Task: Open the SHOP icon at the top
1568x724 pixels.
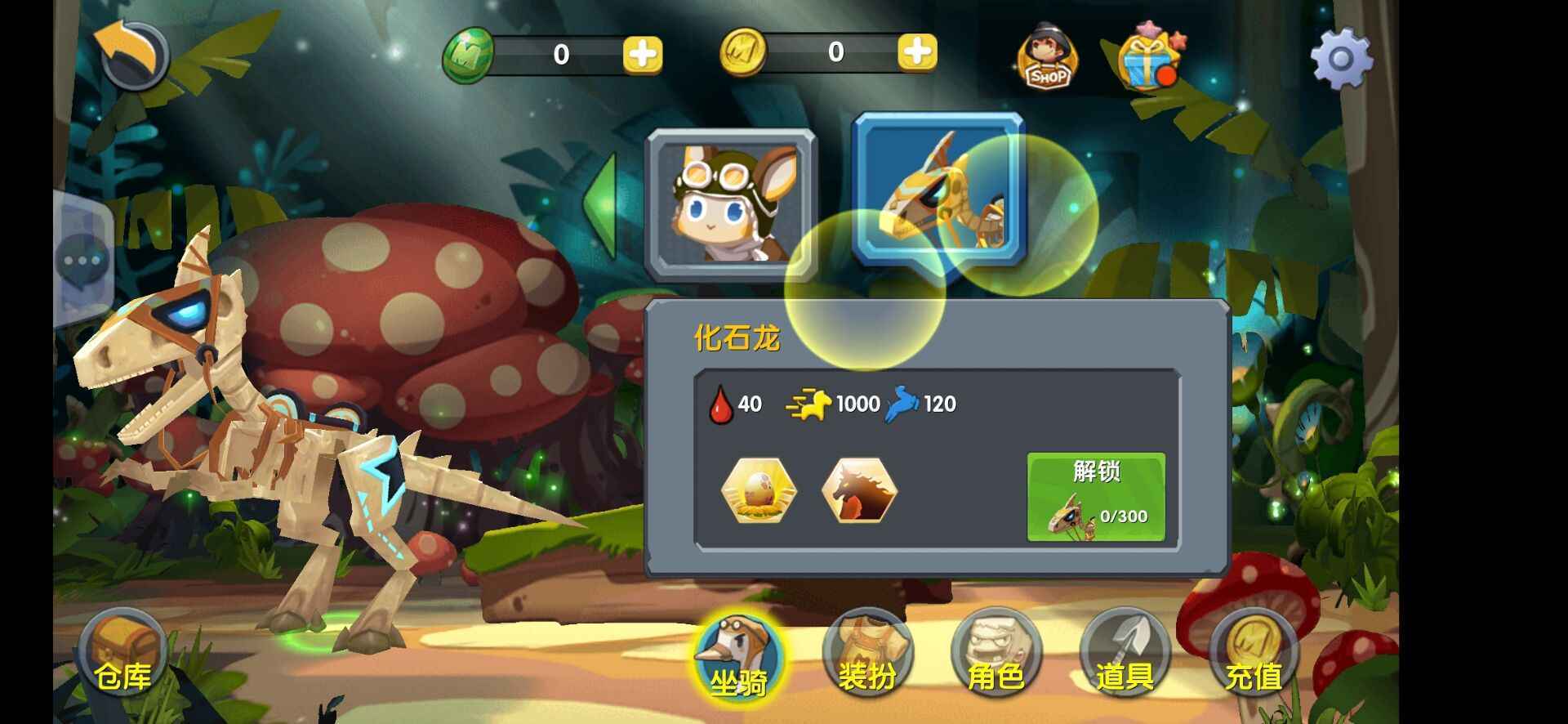Action: 1048,57
